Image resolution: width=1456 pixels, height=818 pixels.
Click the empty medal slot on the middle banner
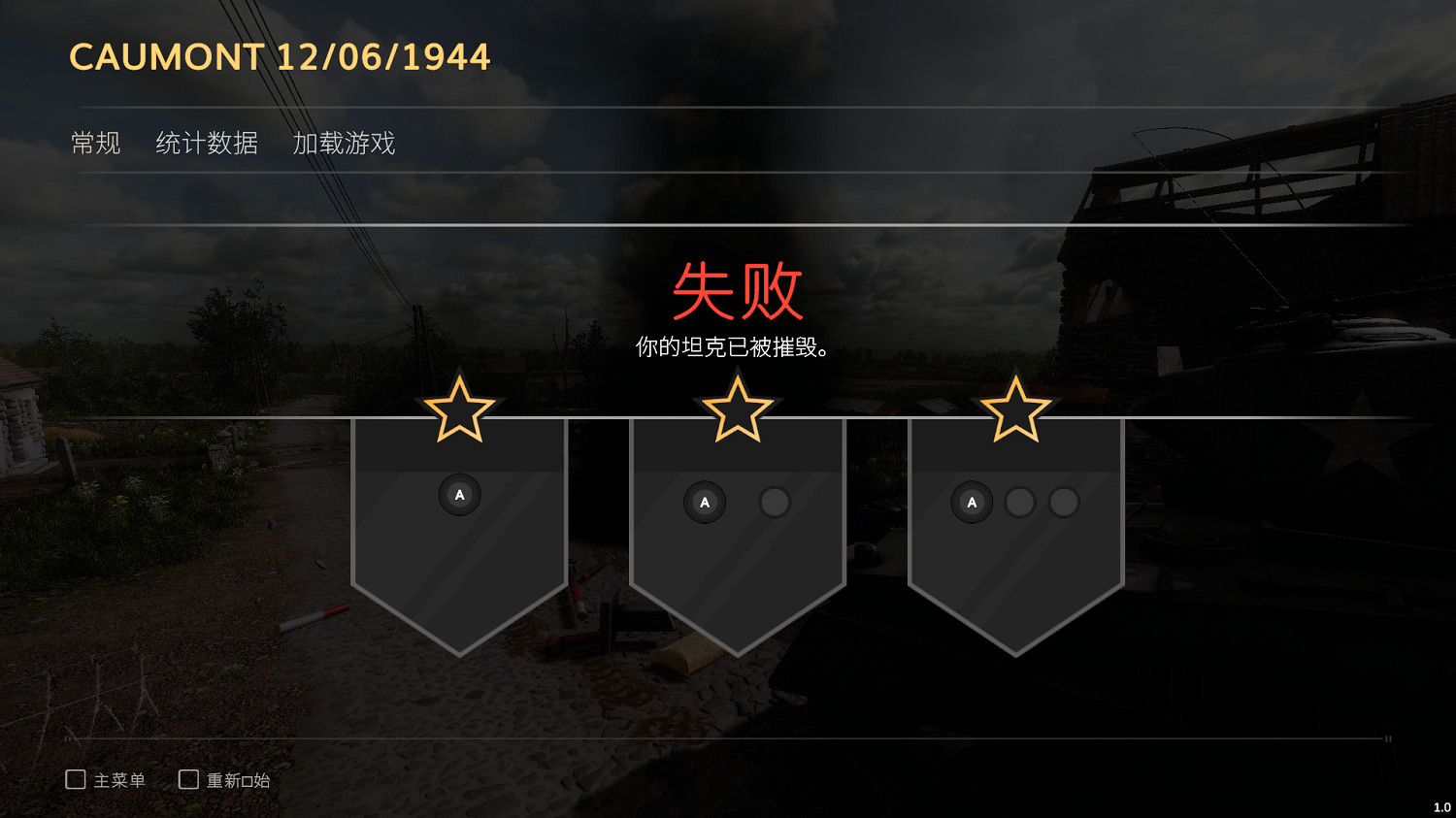775,502
